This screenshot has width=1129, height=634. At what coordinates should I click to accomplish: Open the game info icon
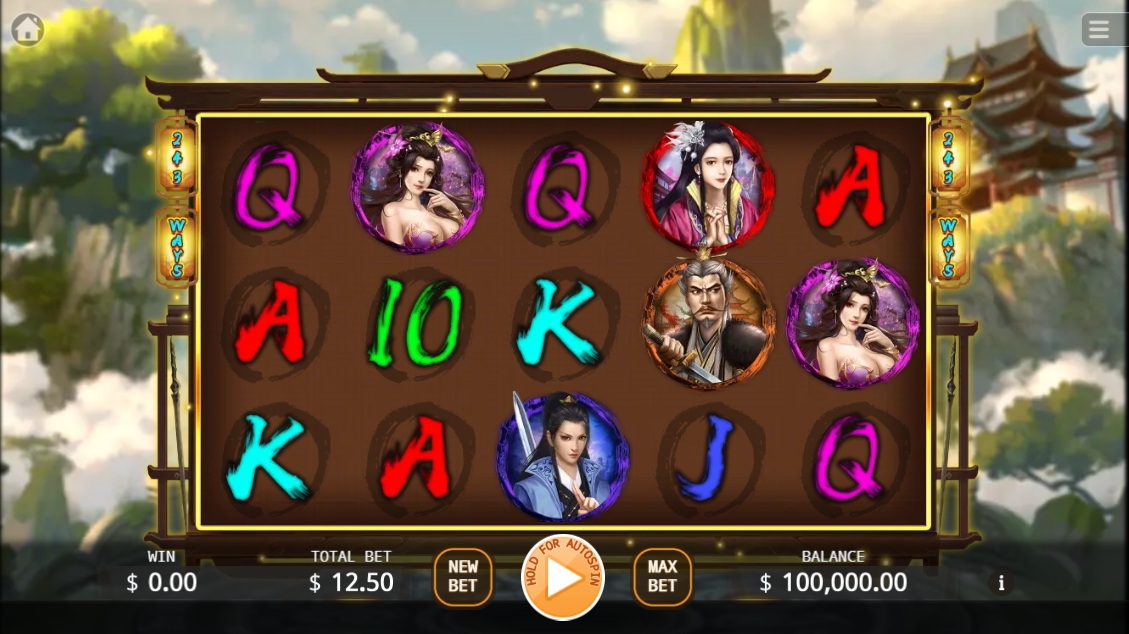[1001, 582]
